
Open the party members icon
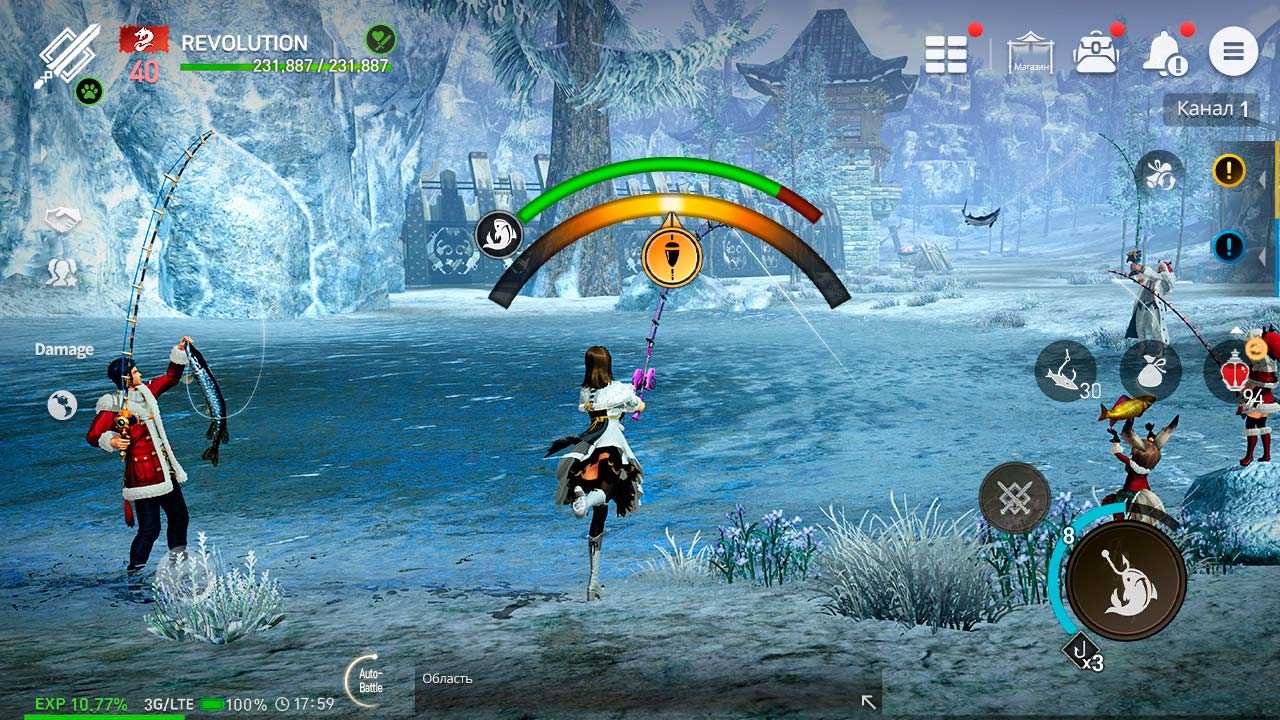(63, 272)
